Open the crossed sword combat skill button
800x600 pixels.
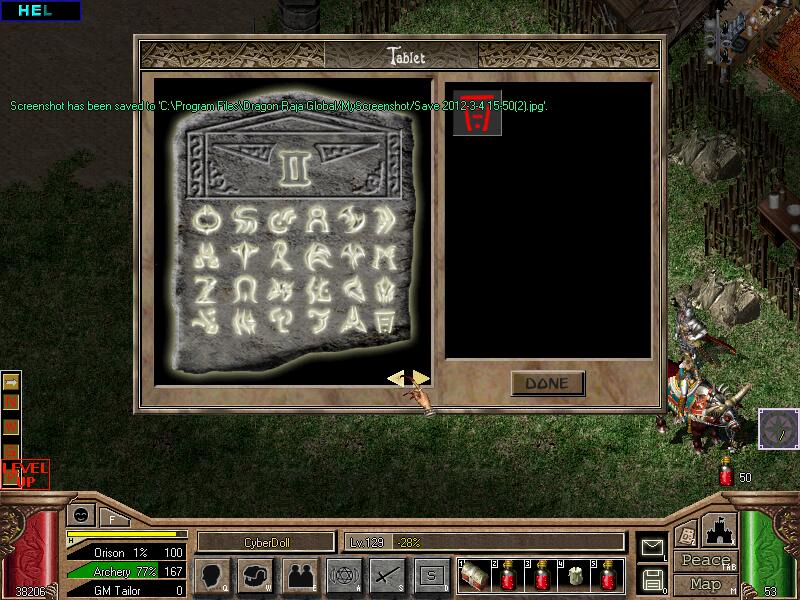[386, 575]
